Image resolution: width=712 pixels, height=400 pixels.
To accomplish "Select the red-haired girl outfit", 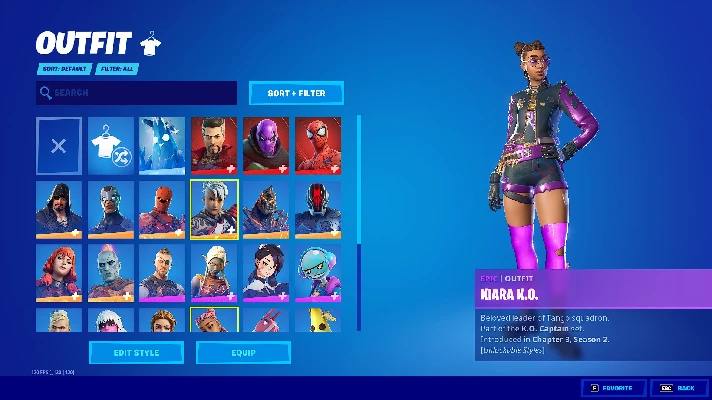I will coord(59,272).
